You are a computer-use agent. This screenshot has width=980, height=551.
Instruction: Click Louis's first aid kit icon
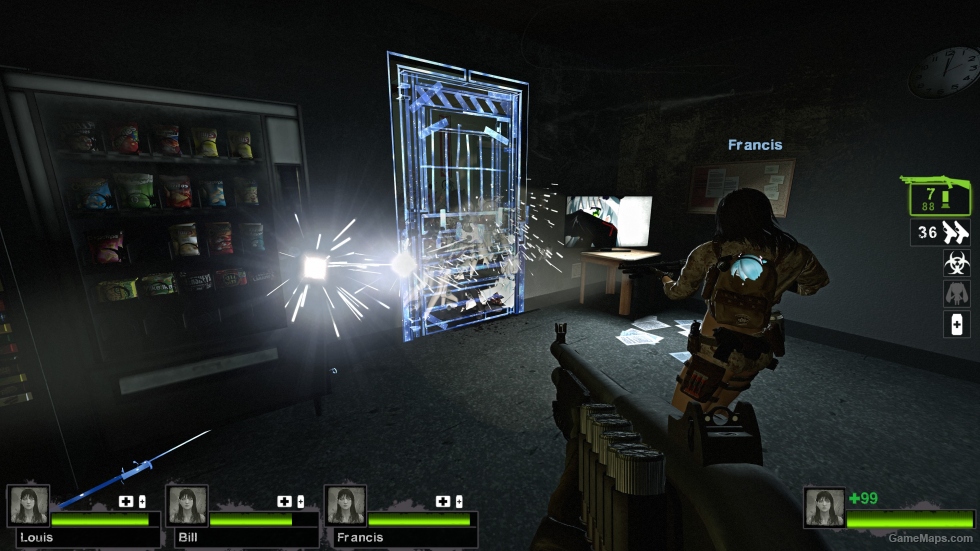[x=127, y=501]
